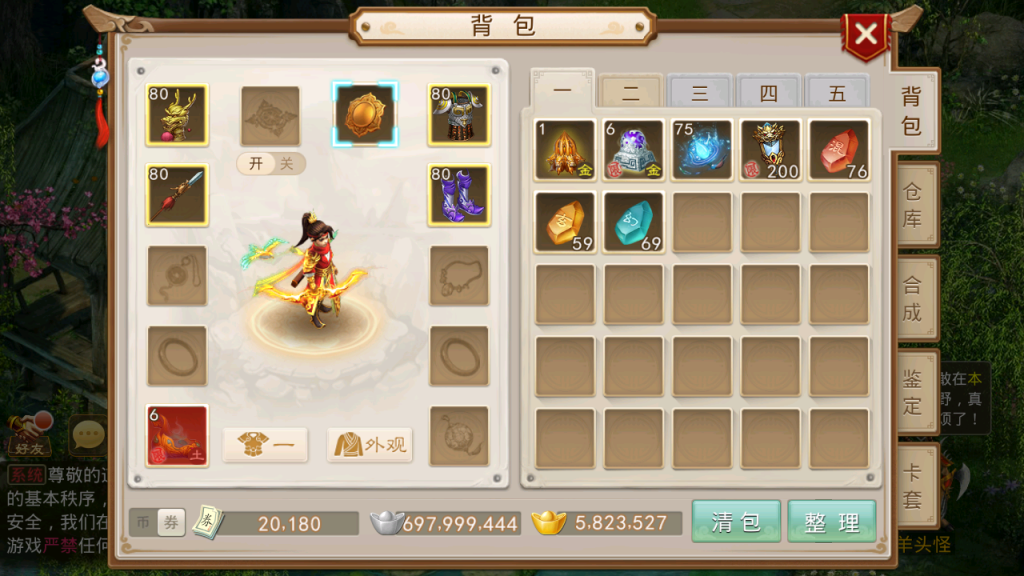This screenshot has width=1024, height=576.
Task: Select bag page 四
Action: (x=768, y=93)
